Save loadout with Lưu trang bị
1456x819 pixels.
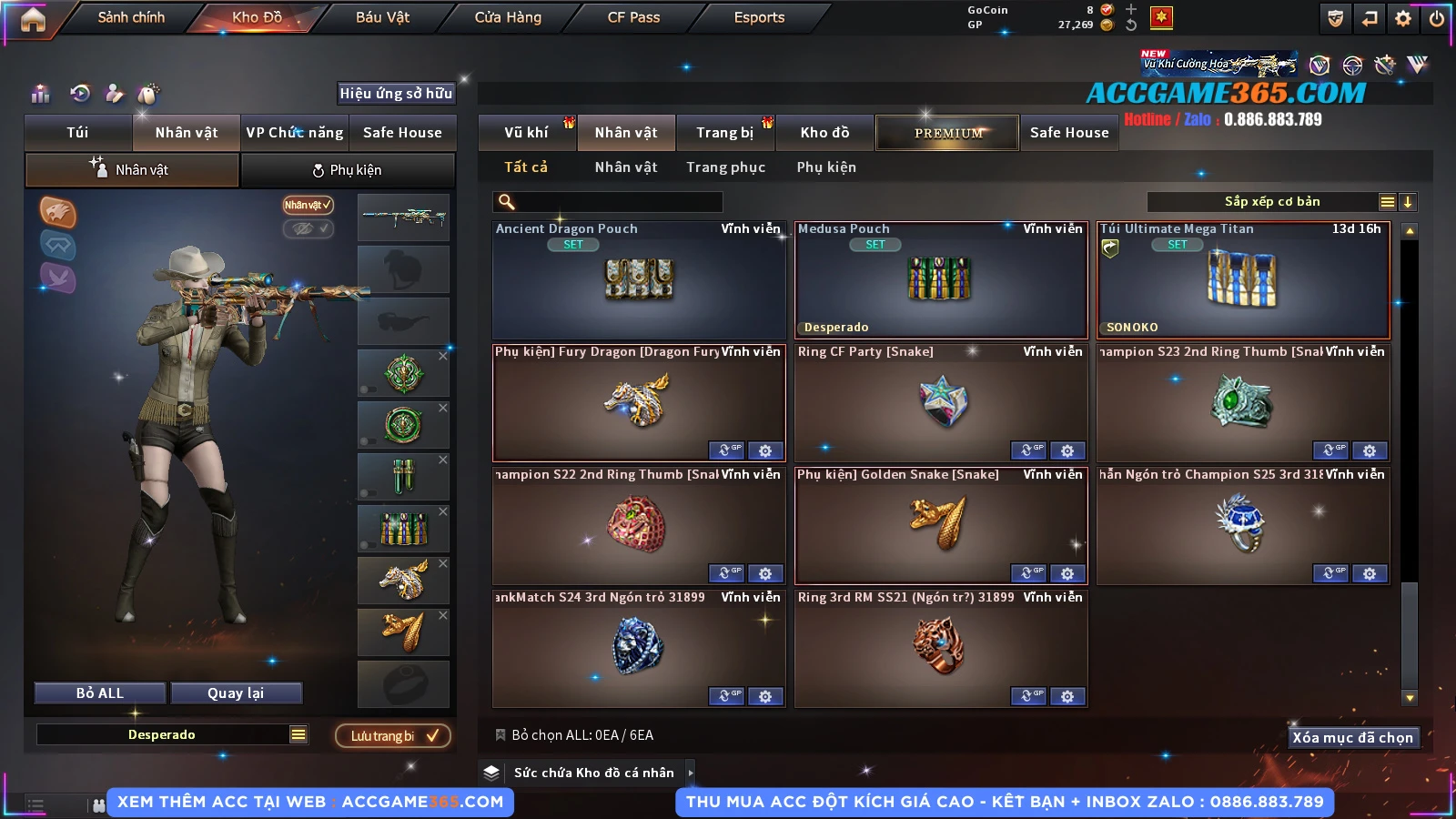coord(393,736)
